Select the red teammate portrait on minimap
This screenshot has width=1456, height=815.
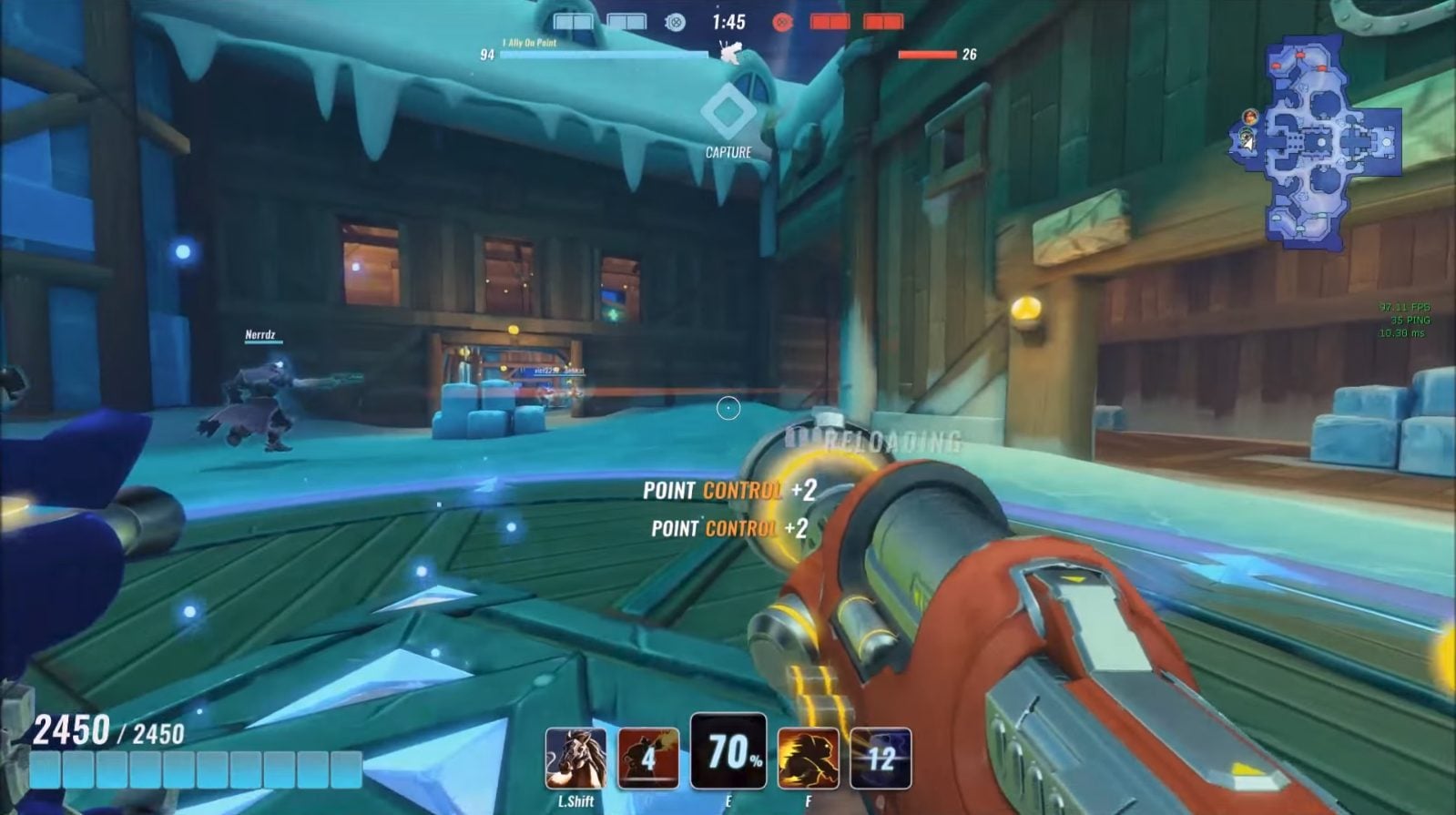(1250, 117)
